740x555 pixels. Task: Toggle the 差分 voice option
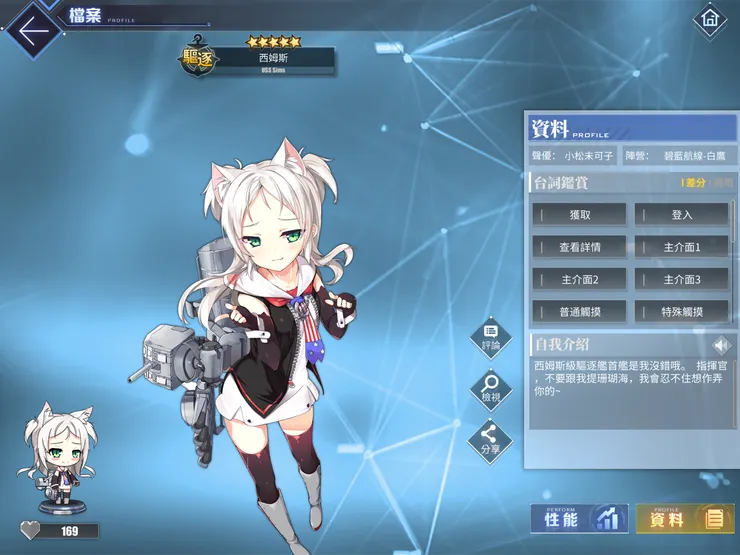coord(695,183)
